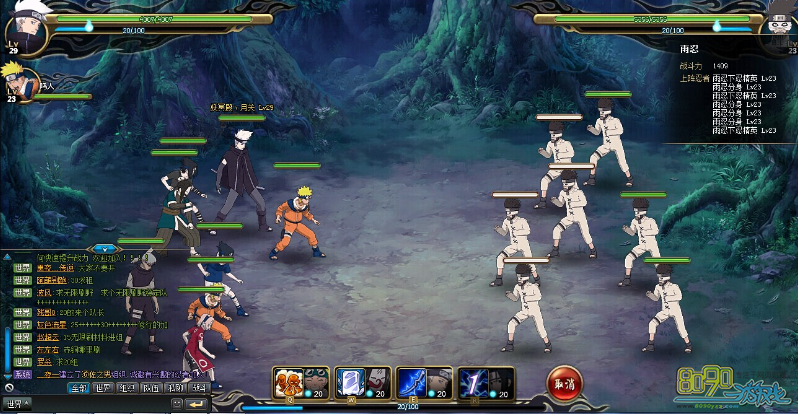Open the 世界 chat channel dropdown
Viewport: 798px width, 414px height.
(x=18, y=405)
